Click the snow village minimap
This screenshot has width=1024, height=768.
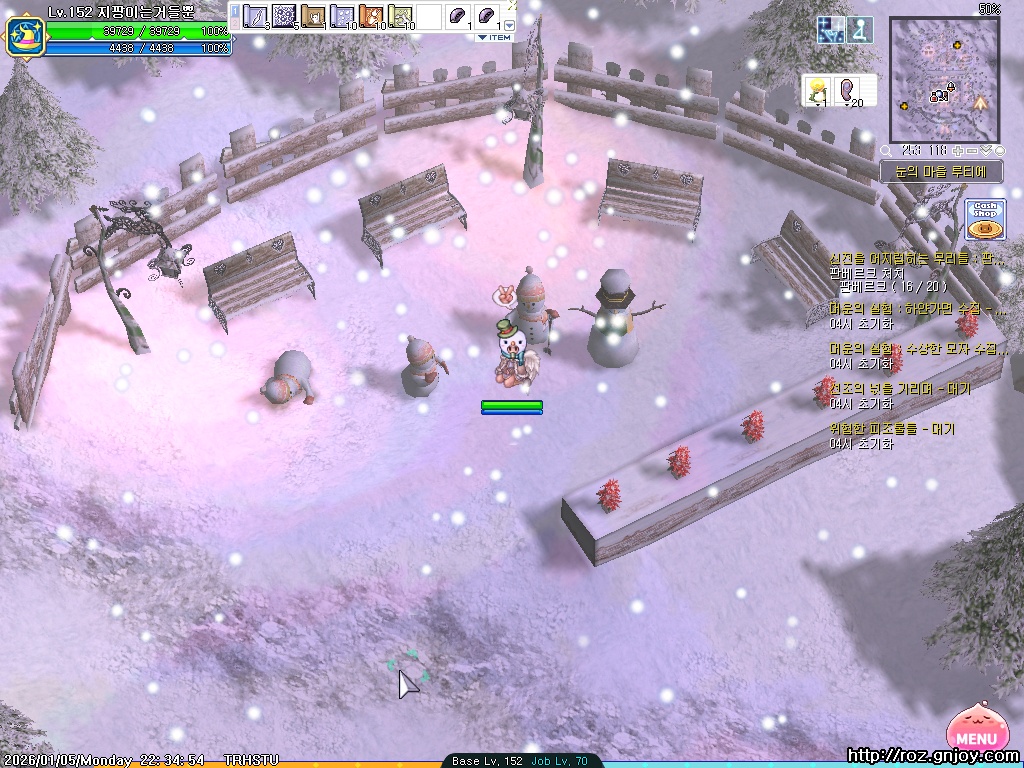(x=944, y=80)
